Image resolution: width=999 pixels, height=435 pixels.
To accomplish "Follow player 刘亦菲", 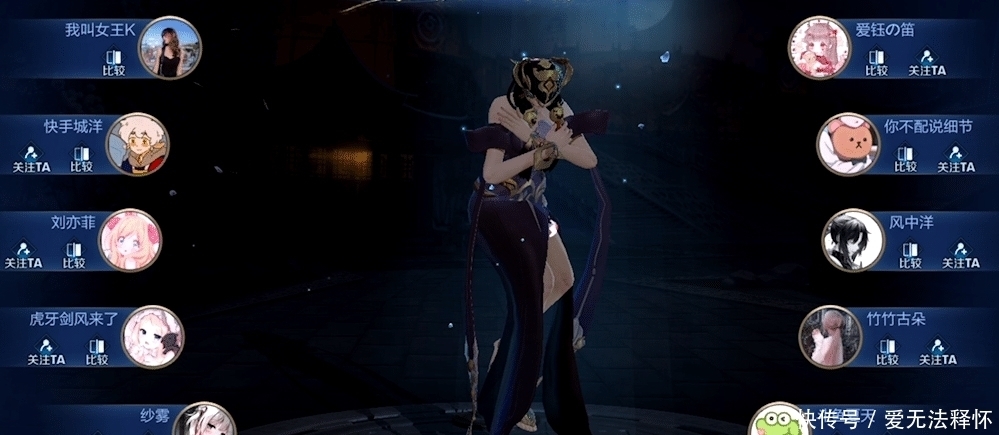I will 22,255.
